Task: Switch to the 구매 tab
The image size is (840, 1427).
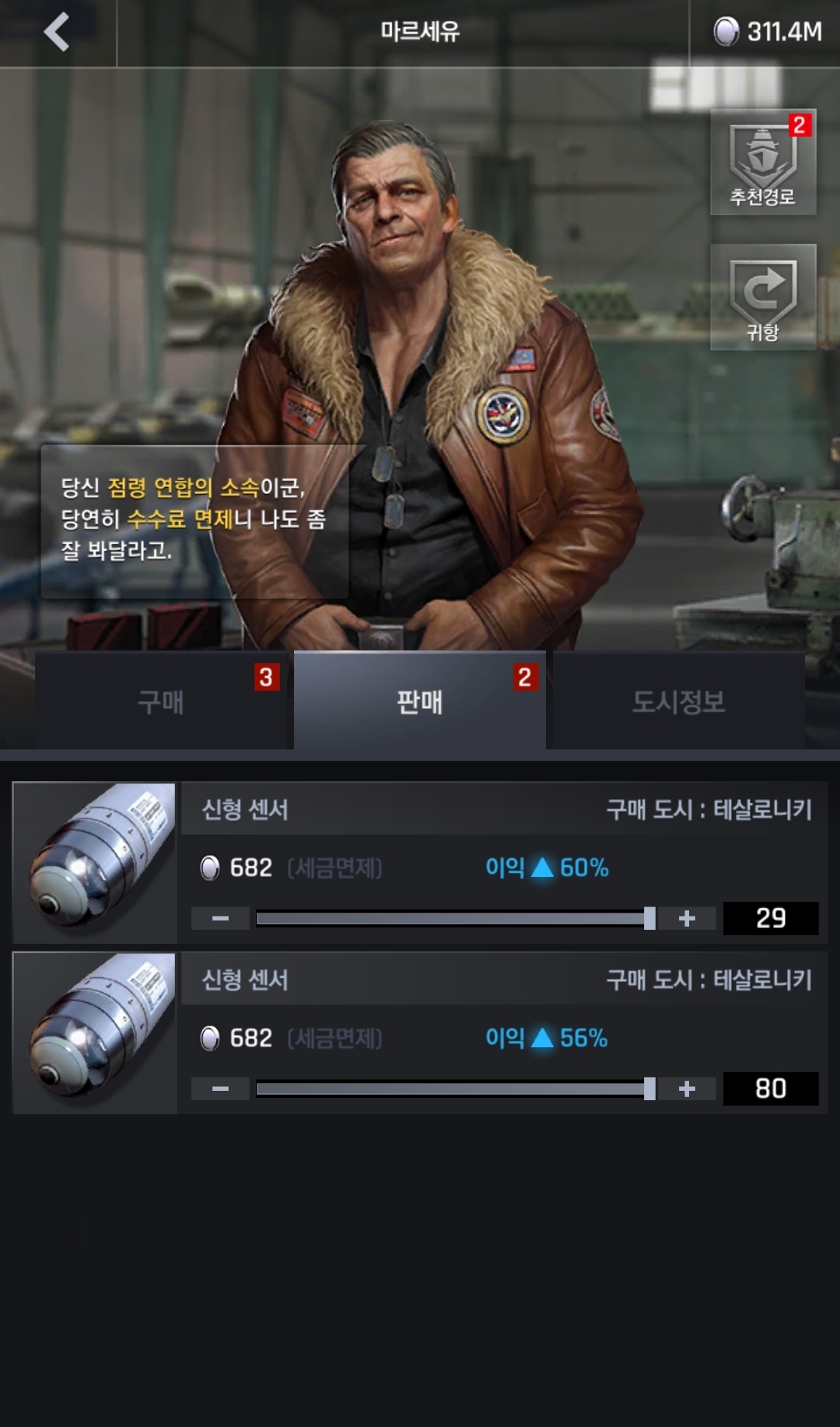Action: coord(161,701)
